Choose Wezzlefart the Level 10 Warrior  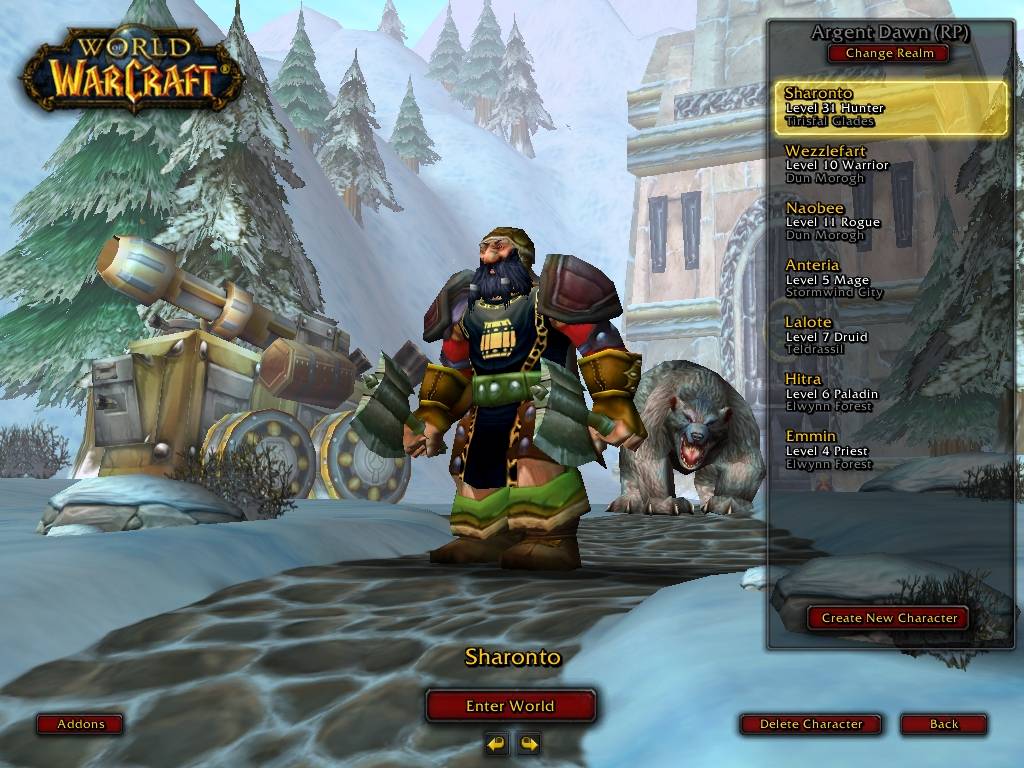(890, 164)
